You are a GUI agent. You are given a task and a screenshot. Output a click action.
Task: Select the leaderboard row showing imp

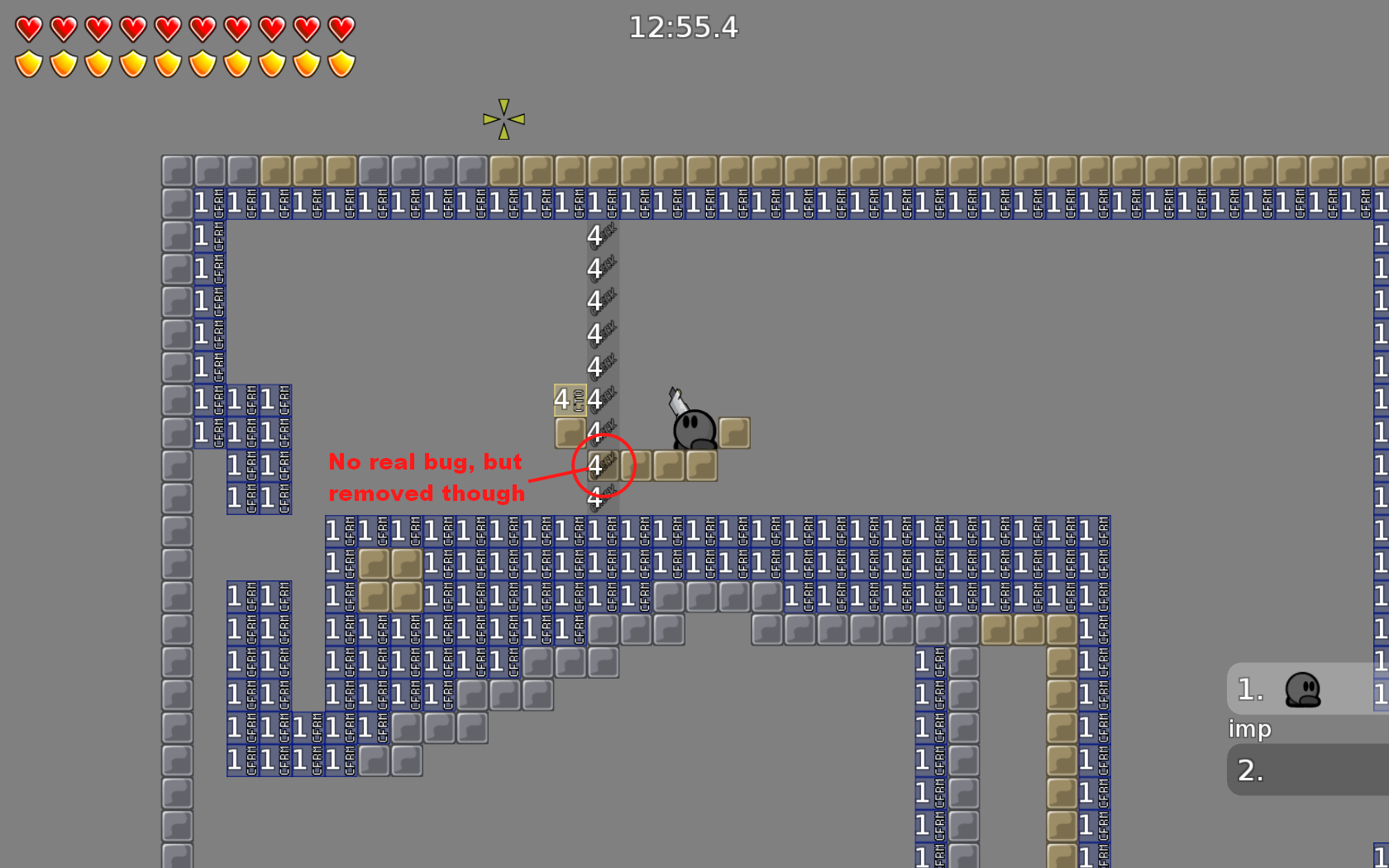pyautogui.click(x=1249, y=729)
